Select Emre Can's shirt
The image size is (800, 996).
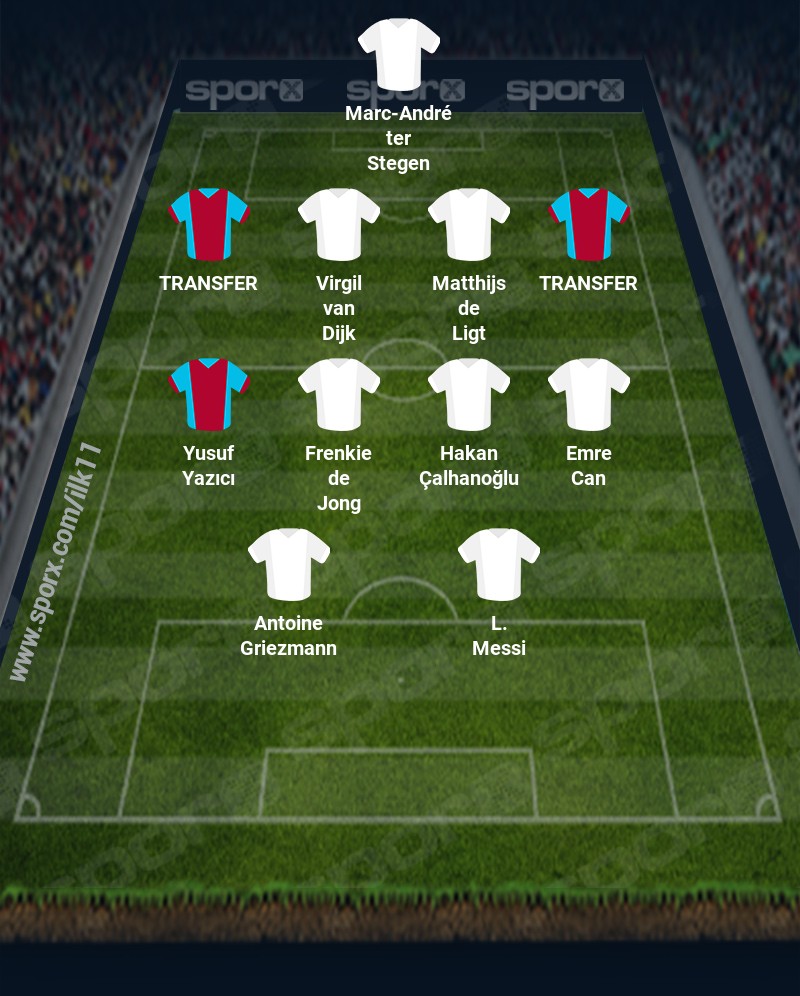pos(588,394)
